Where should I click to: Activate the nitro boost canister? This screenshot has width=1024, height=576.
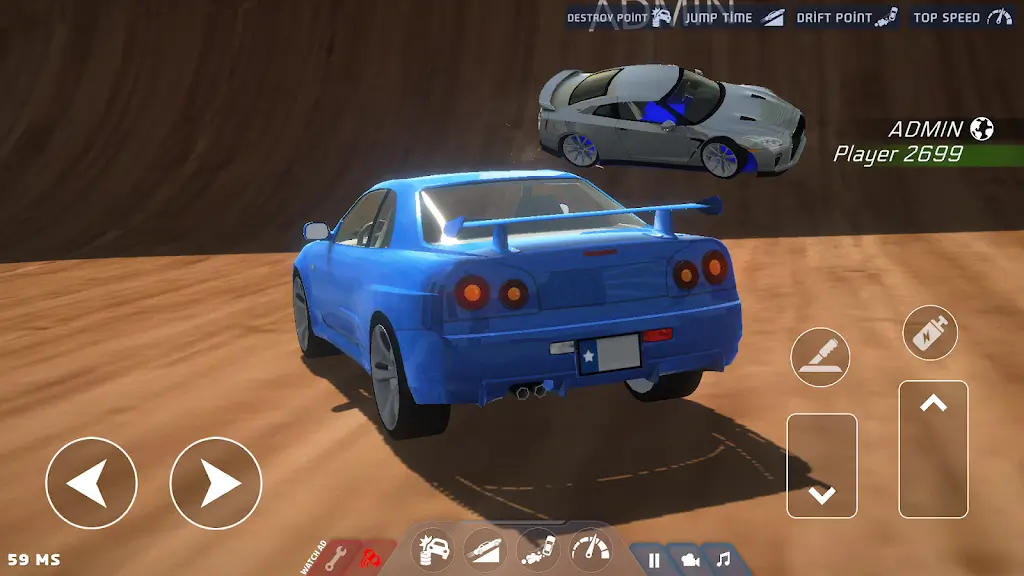[930, 332]
